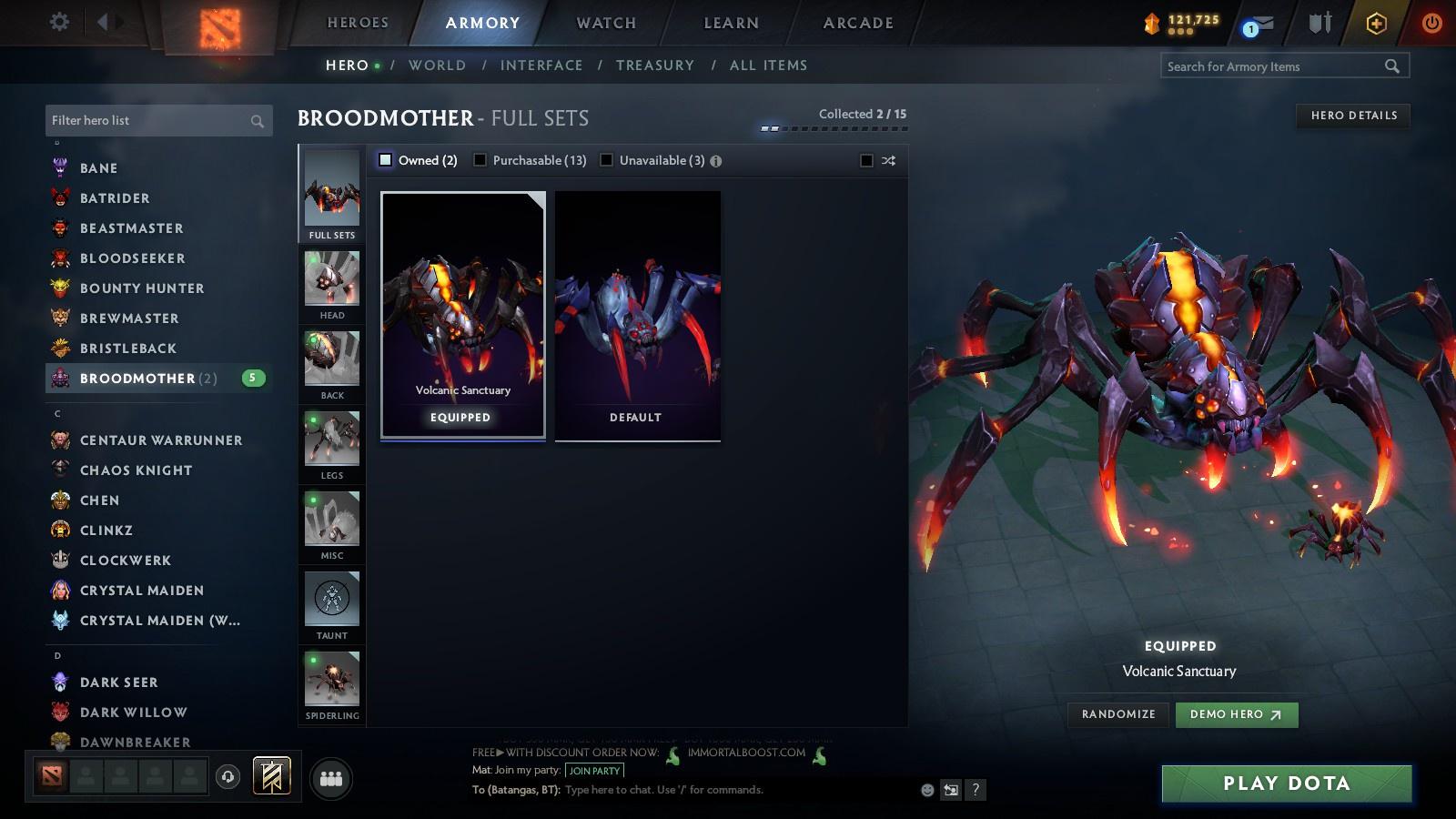The width and height of the screenshot is (1456, 819).
Task: Toggle the Purchasable (13) checkbox
Action: pyautogui.click(x=480, y=159)
